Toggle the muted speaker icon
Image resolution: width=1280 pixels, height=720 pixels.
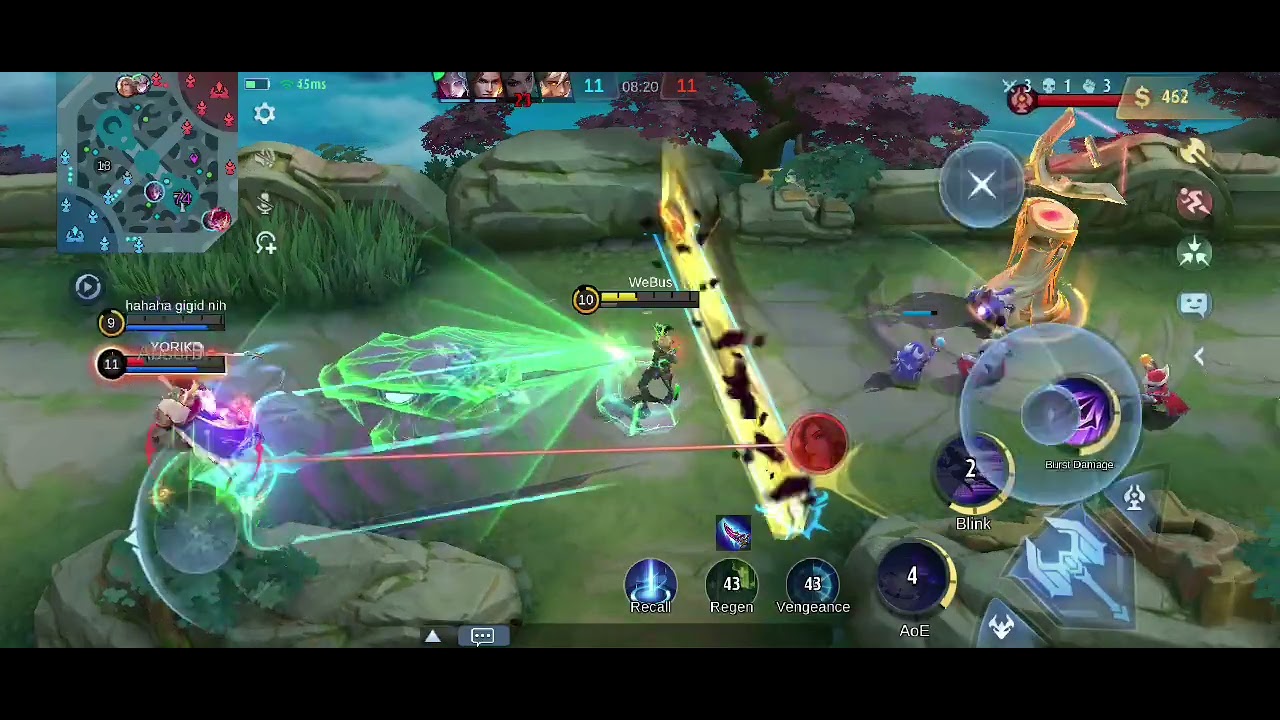pos(264,160)
